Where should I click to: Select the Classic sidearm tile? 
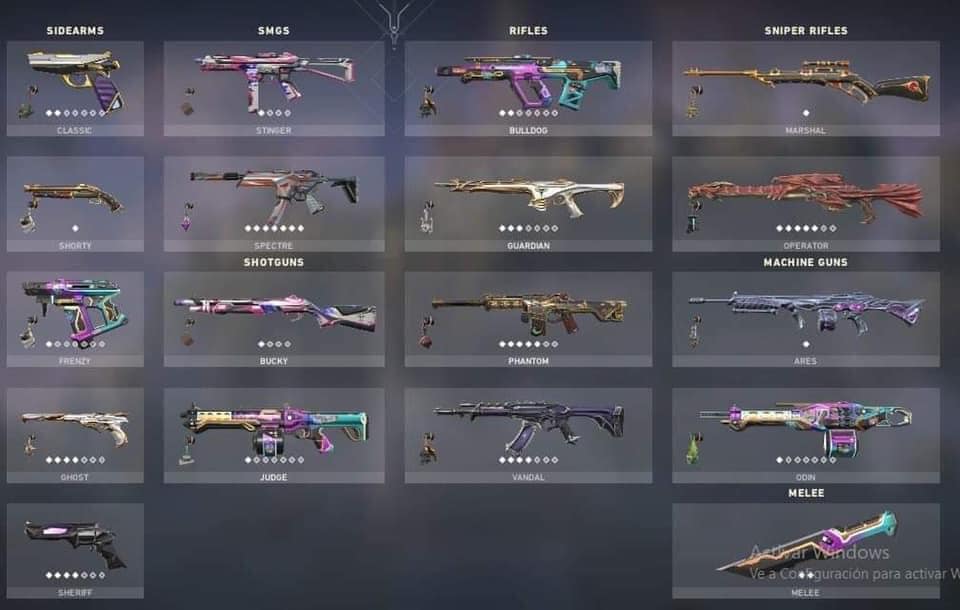click(75, 86)
